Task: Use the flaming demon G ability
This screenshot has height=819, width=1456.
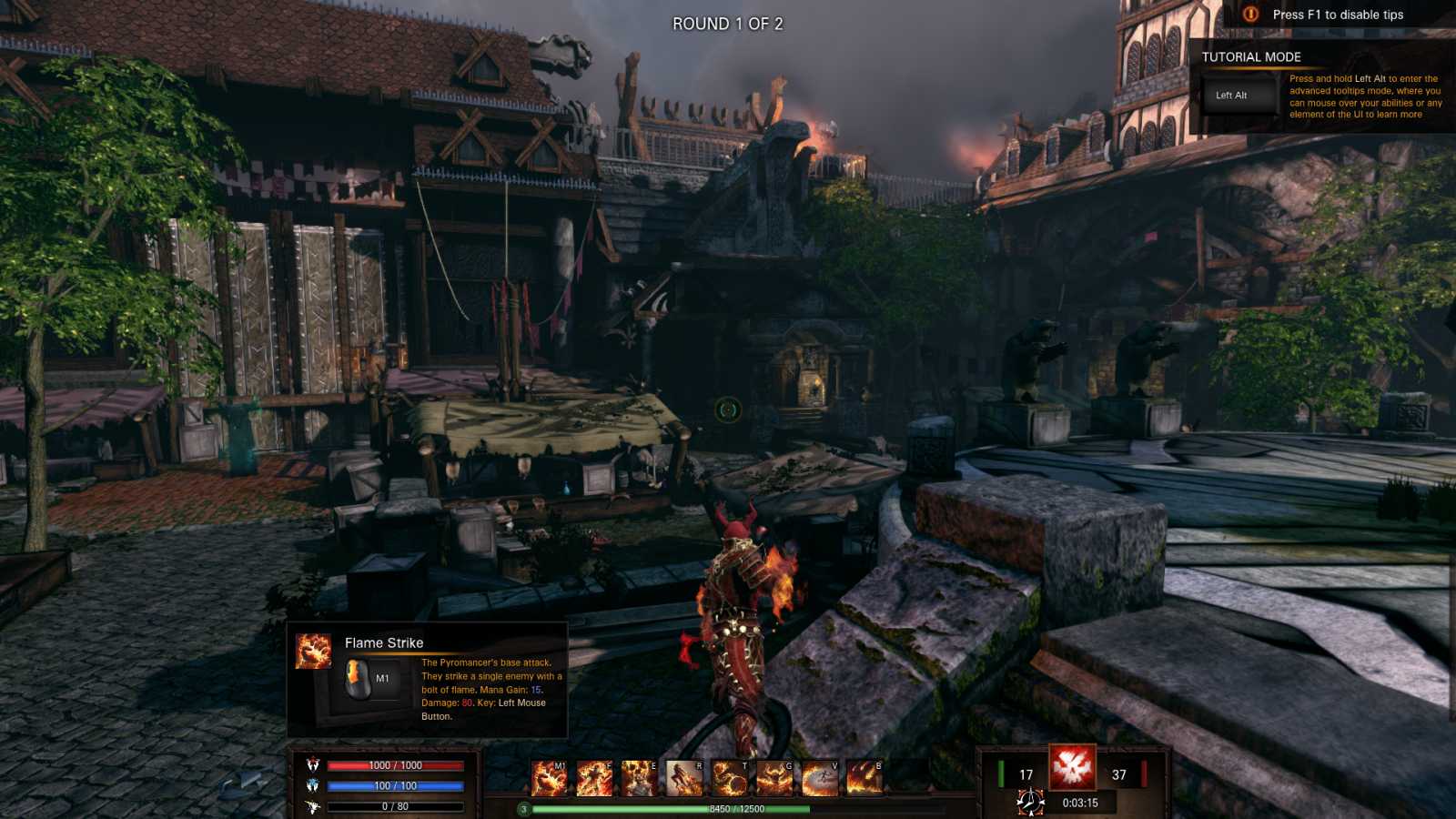Action: pos(774,779)
